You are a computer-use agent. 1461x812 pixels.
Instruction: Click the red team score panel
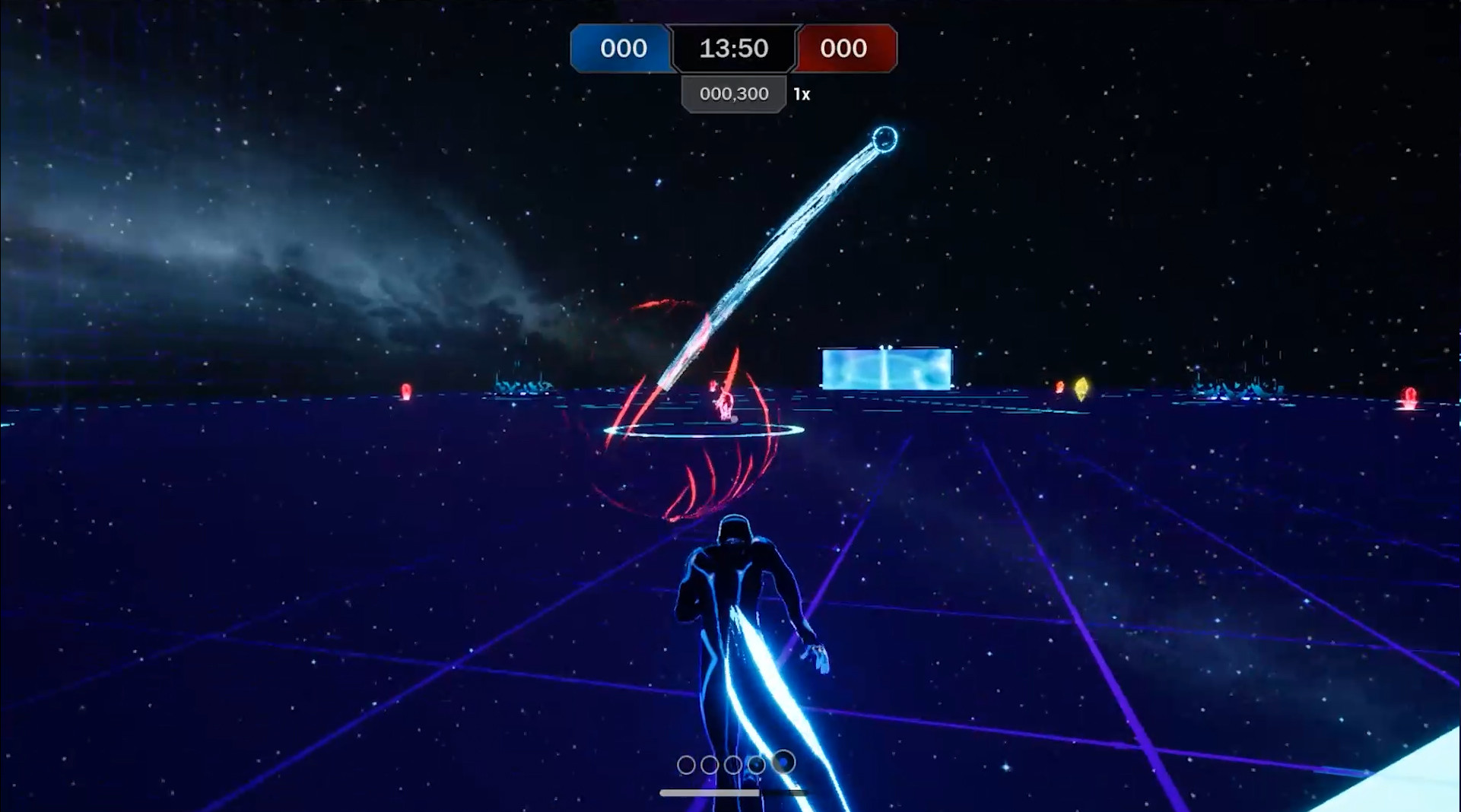(x=845, y=49)
